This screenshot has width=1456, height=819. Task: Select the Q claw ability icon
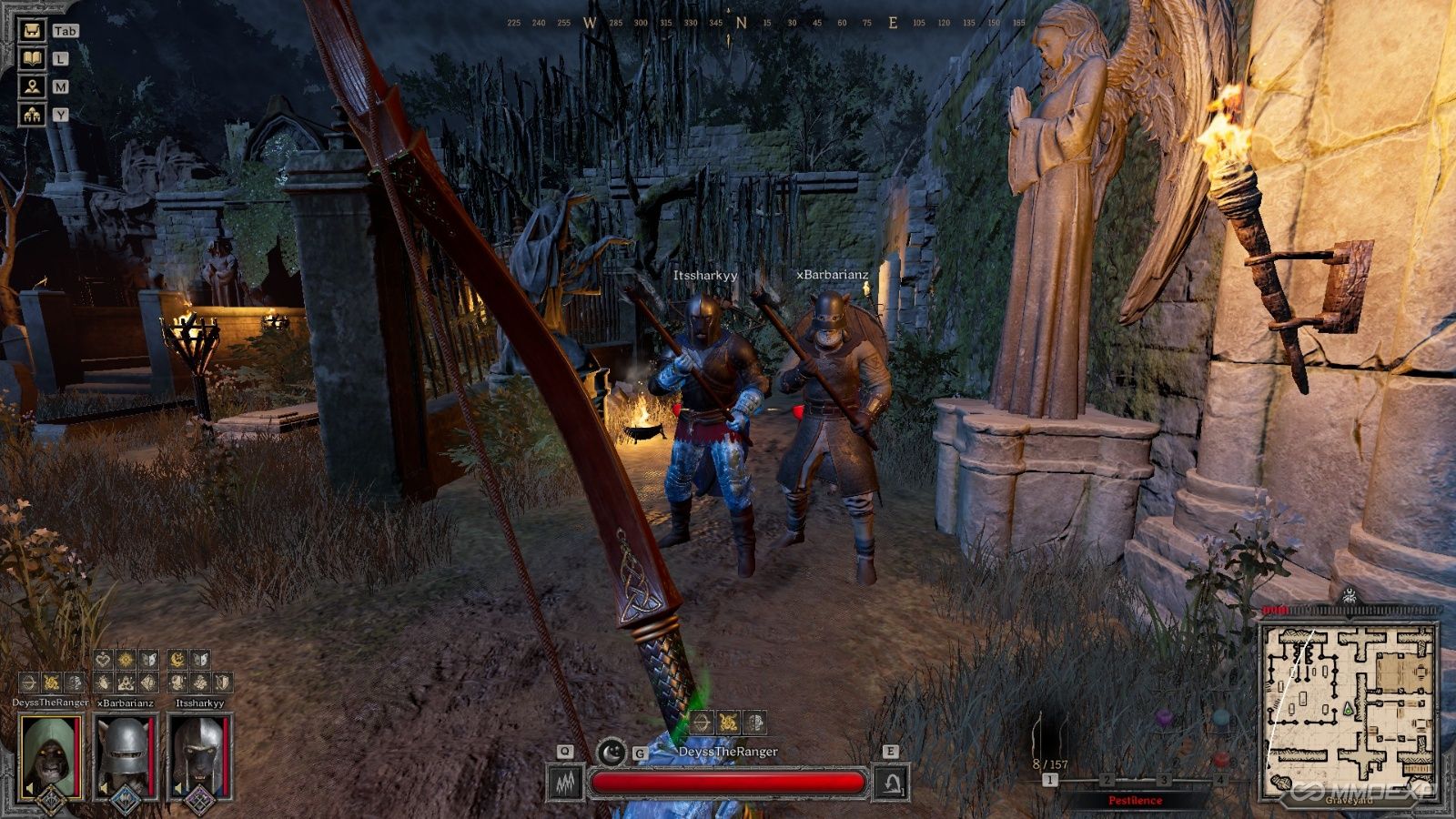564,782
